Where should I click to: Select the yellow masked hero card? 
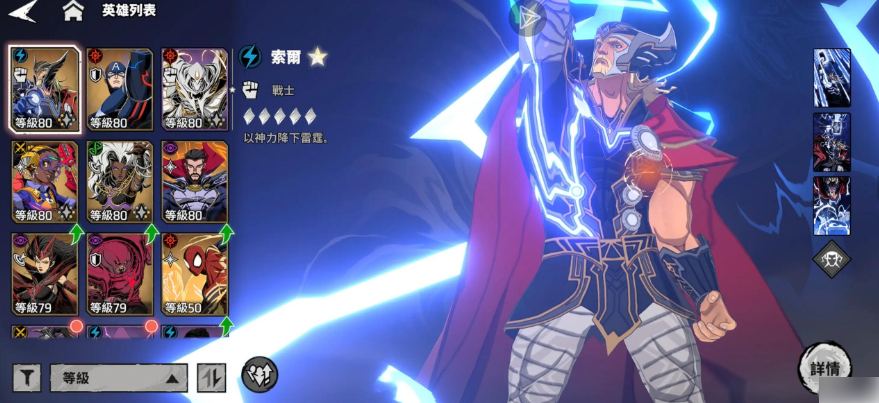44,182
